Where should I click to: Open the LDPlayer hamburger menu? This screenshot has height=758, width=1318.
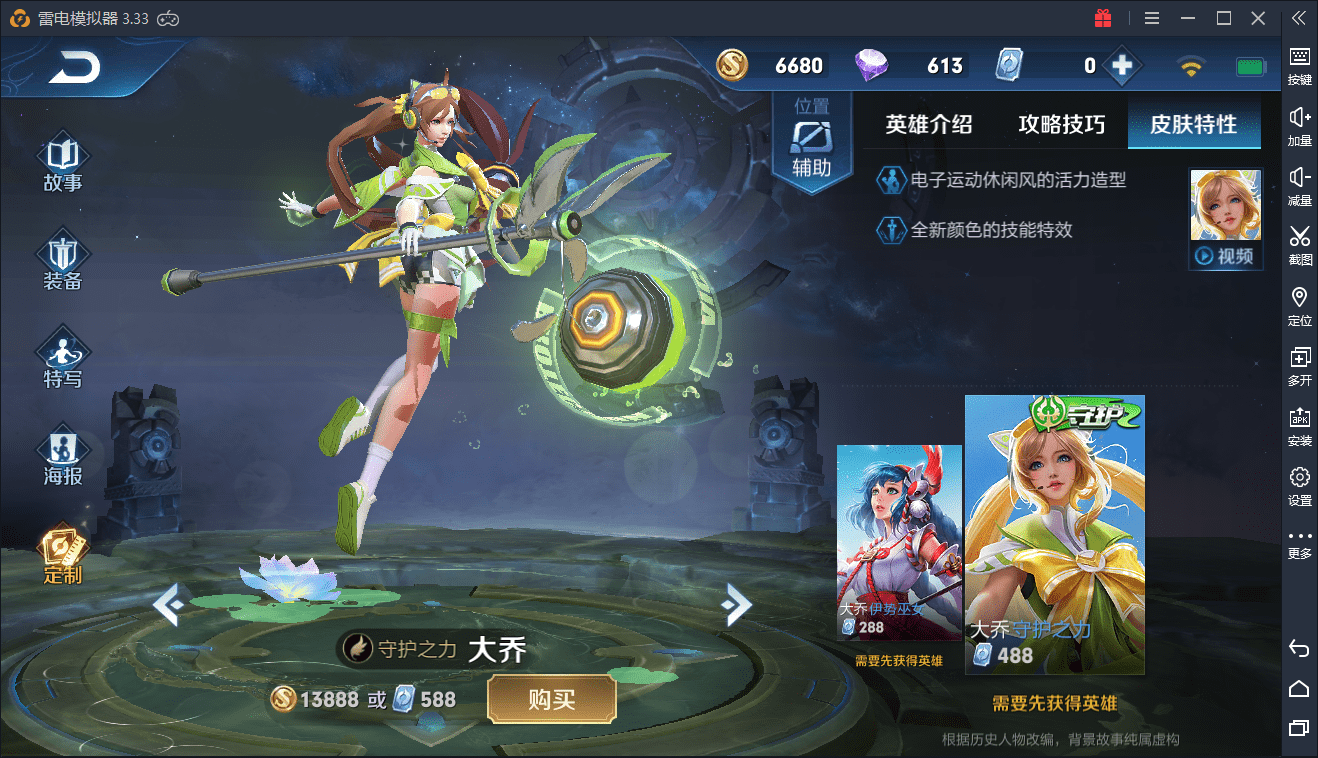tap(1151, 17)
